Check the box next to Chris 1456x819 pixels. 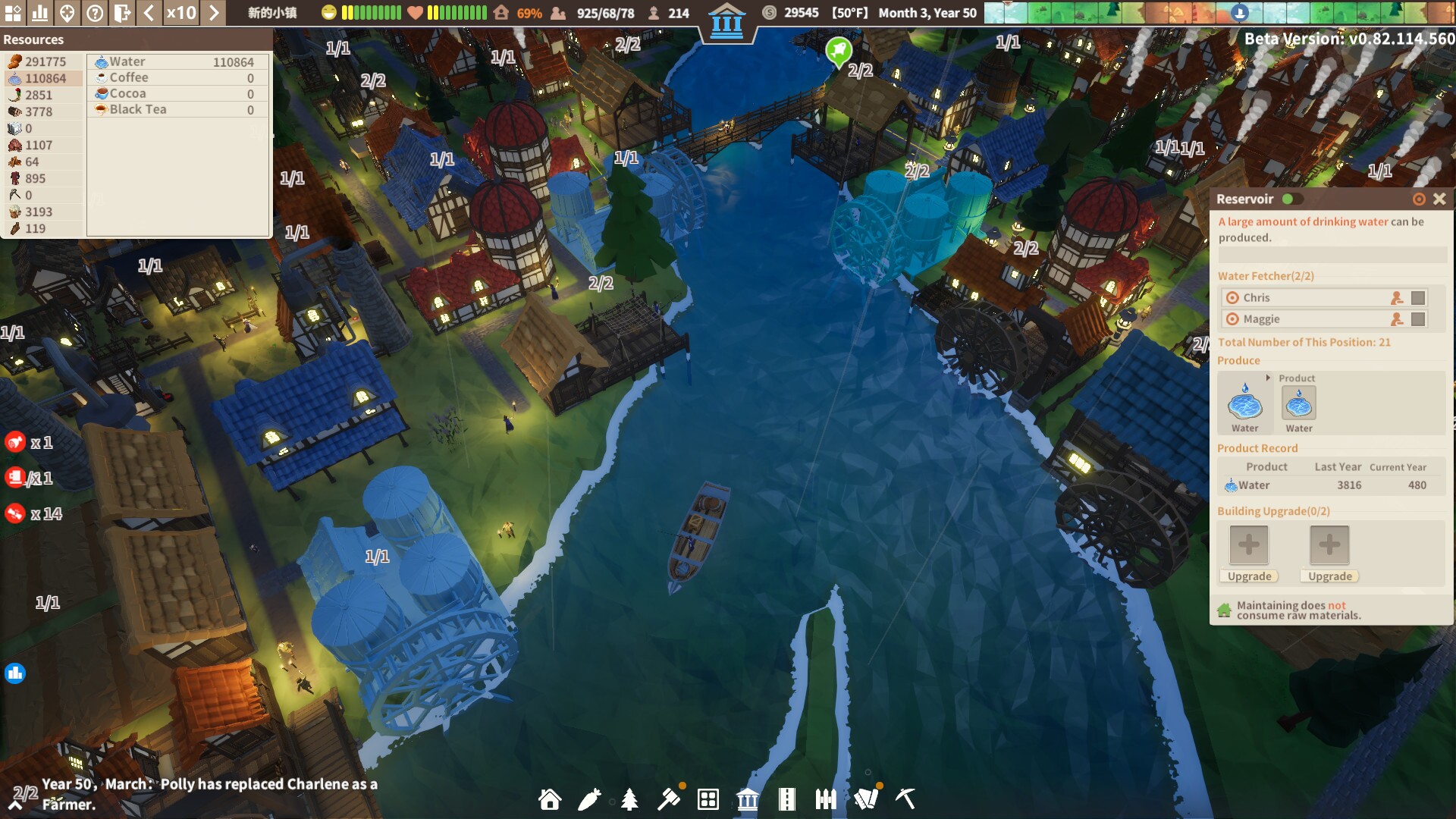coord(1419,297)
